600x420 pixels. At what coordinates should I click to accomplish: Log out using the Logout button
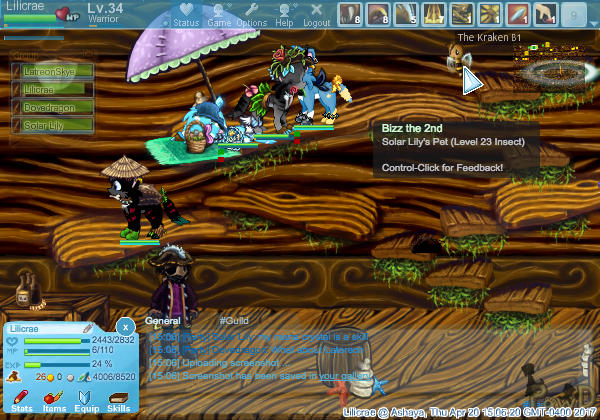click(x=316, y=14)
